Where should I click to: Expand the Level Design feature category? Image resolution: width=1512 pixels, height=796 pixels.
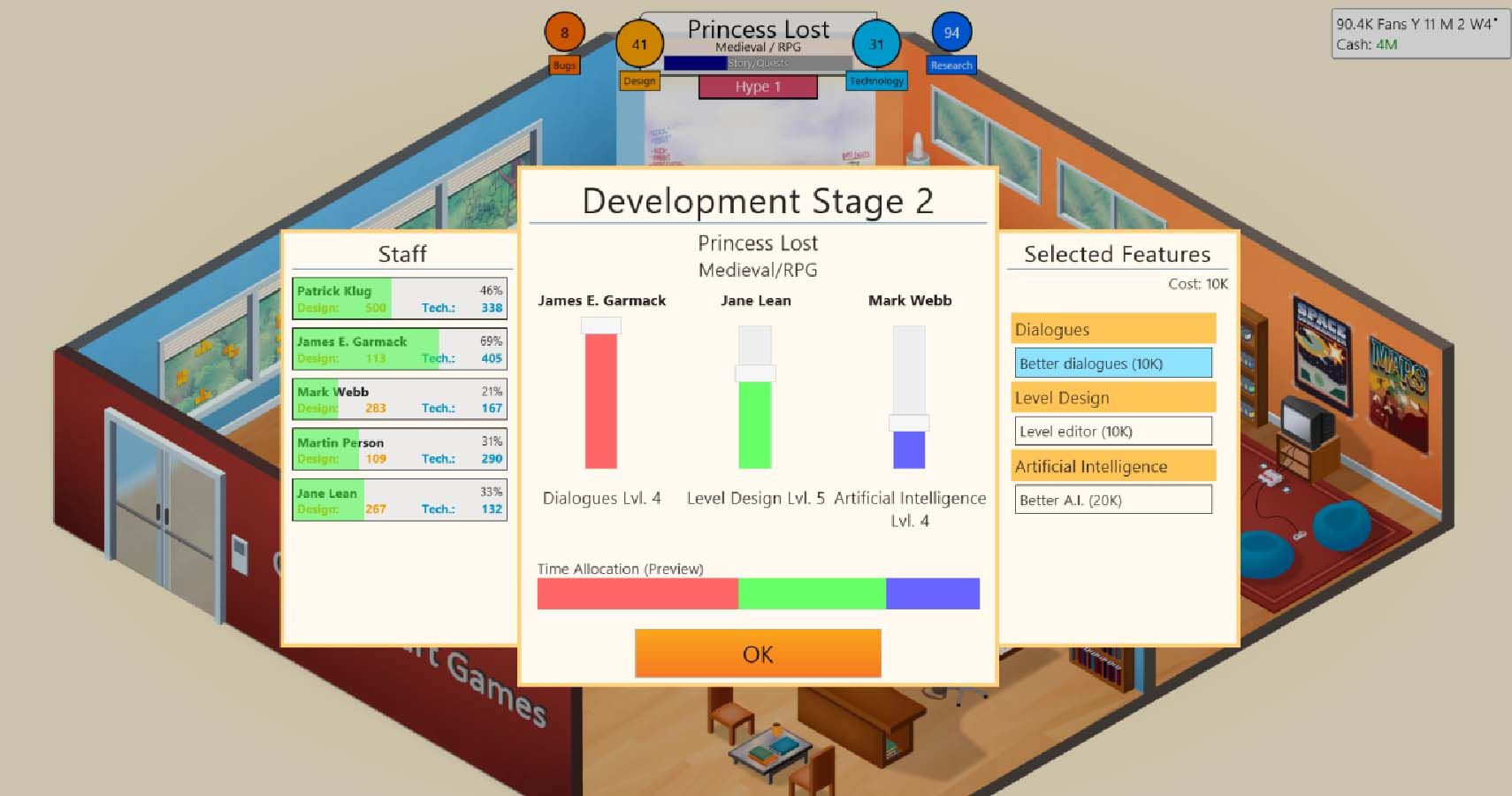[x=1113, y=397]
